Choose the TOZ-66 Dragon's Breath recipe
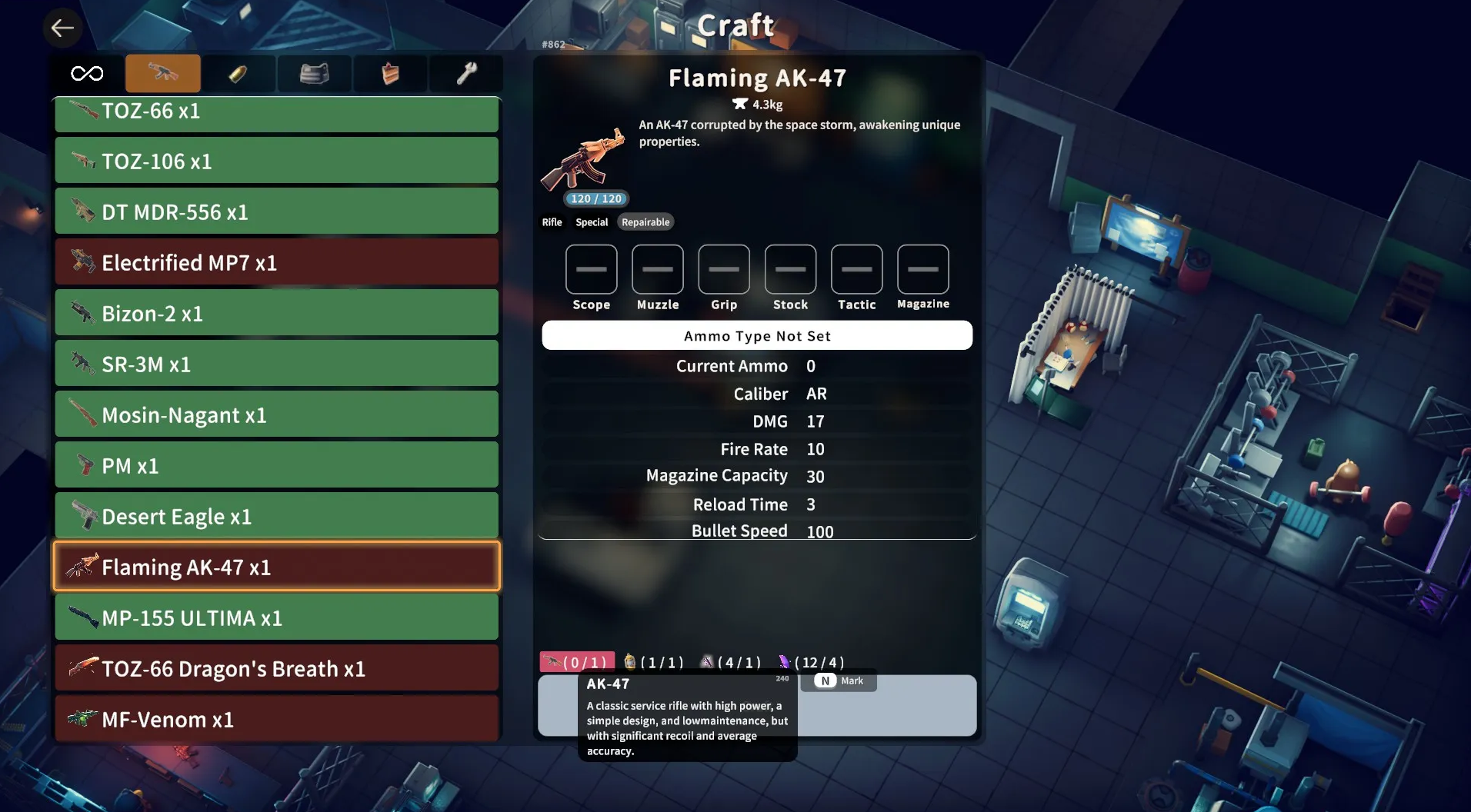The width and height of the screenshot is (1471, 812). (276, 669)
